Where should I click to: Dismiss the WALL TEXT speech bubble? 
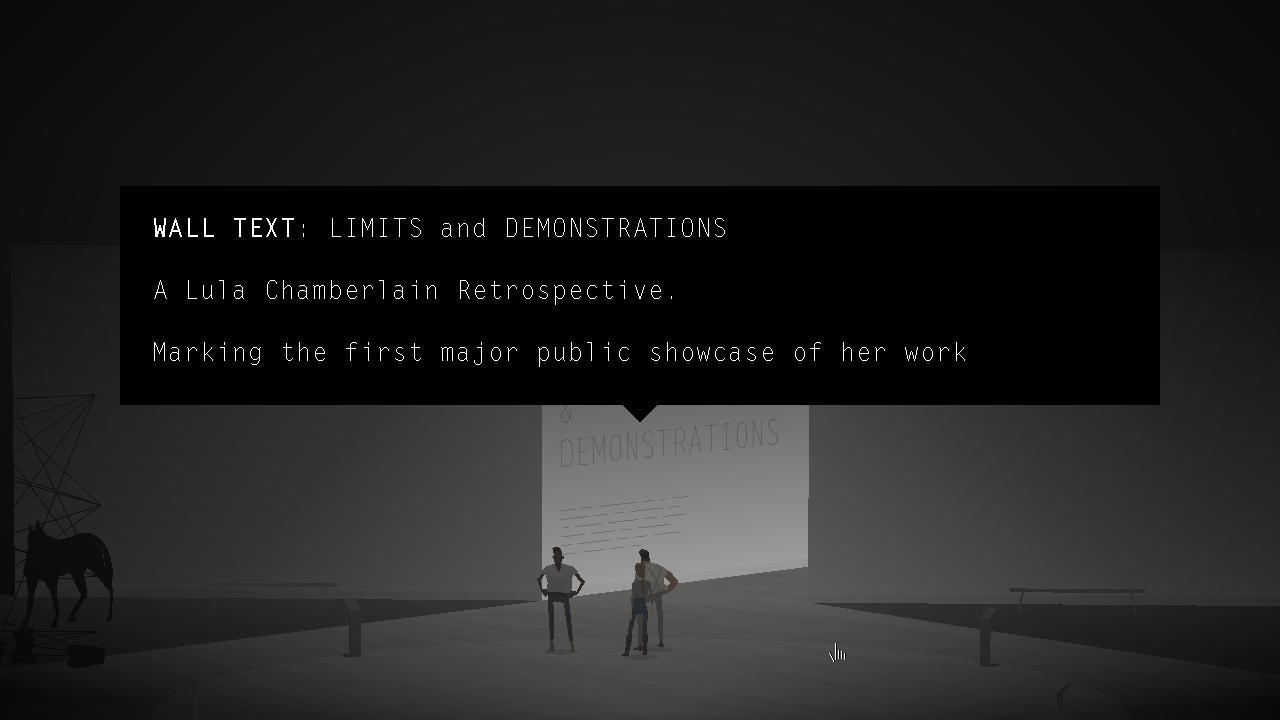[x=640, y=295]
